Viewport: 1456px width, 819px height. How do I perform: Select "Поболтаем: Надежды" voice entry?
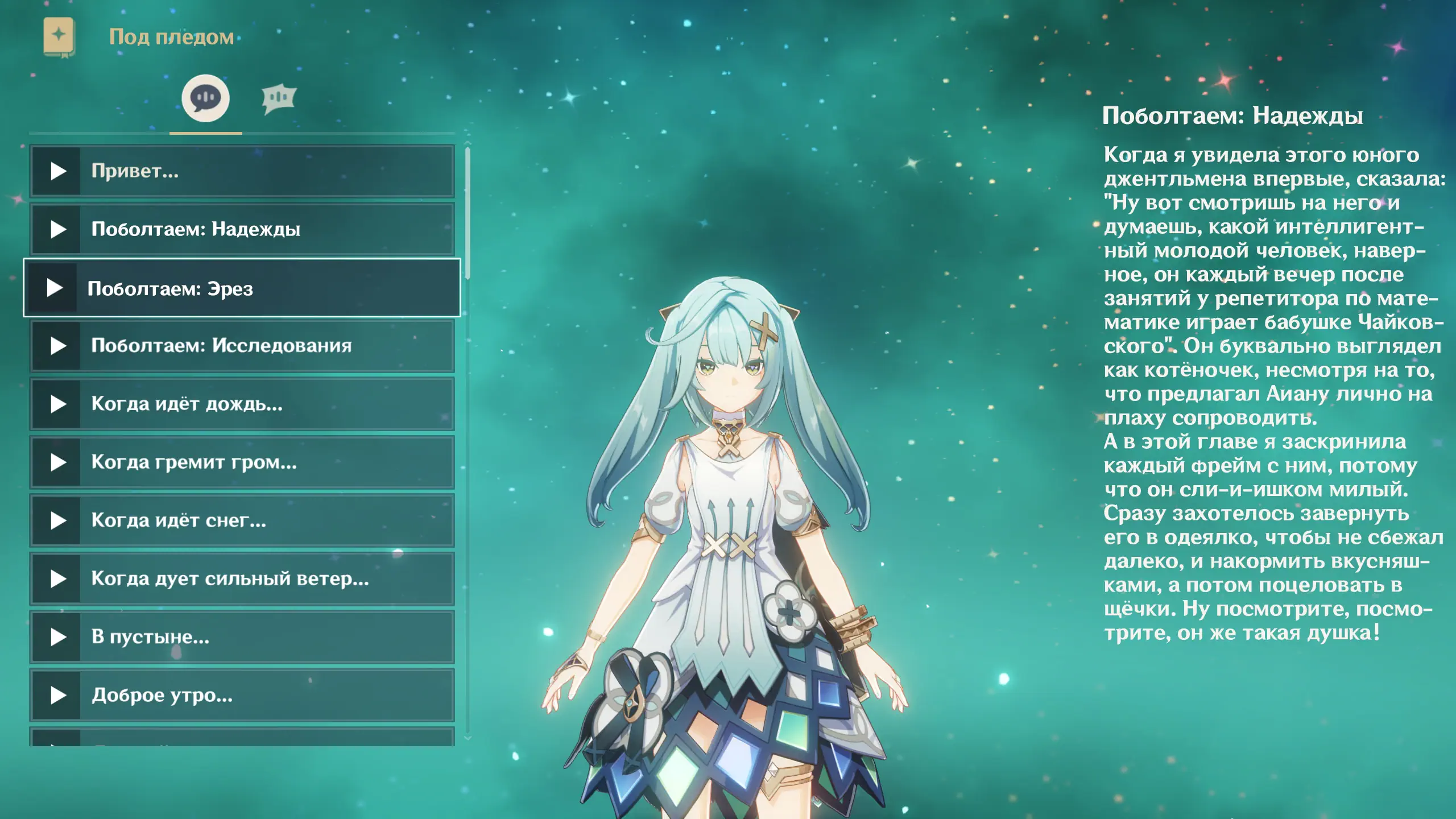point(242,229)
